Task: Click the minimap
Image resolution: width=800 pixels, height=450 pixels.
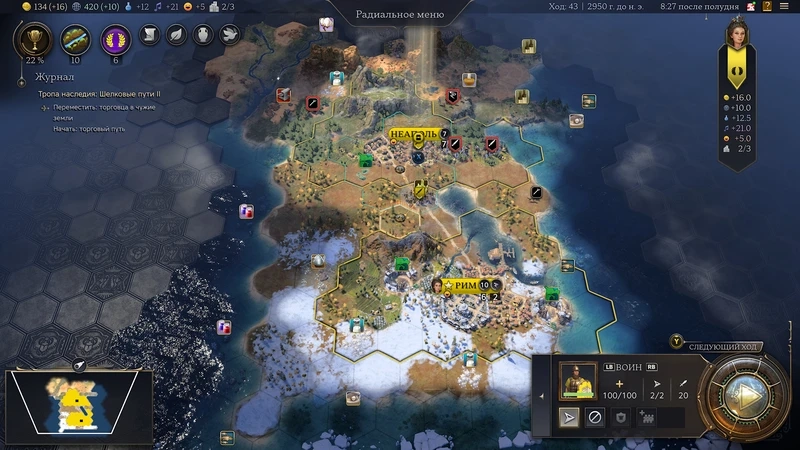Action: pos(79,402)
